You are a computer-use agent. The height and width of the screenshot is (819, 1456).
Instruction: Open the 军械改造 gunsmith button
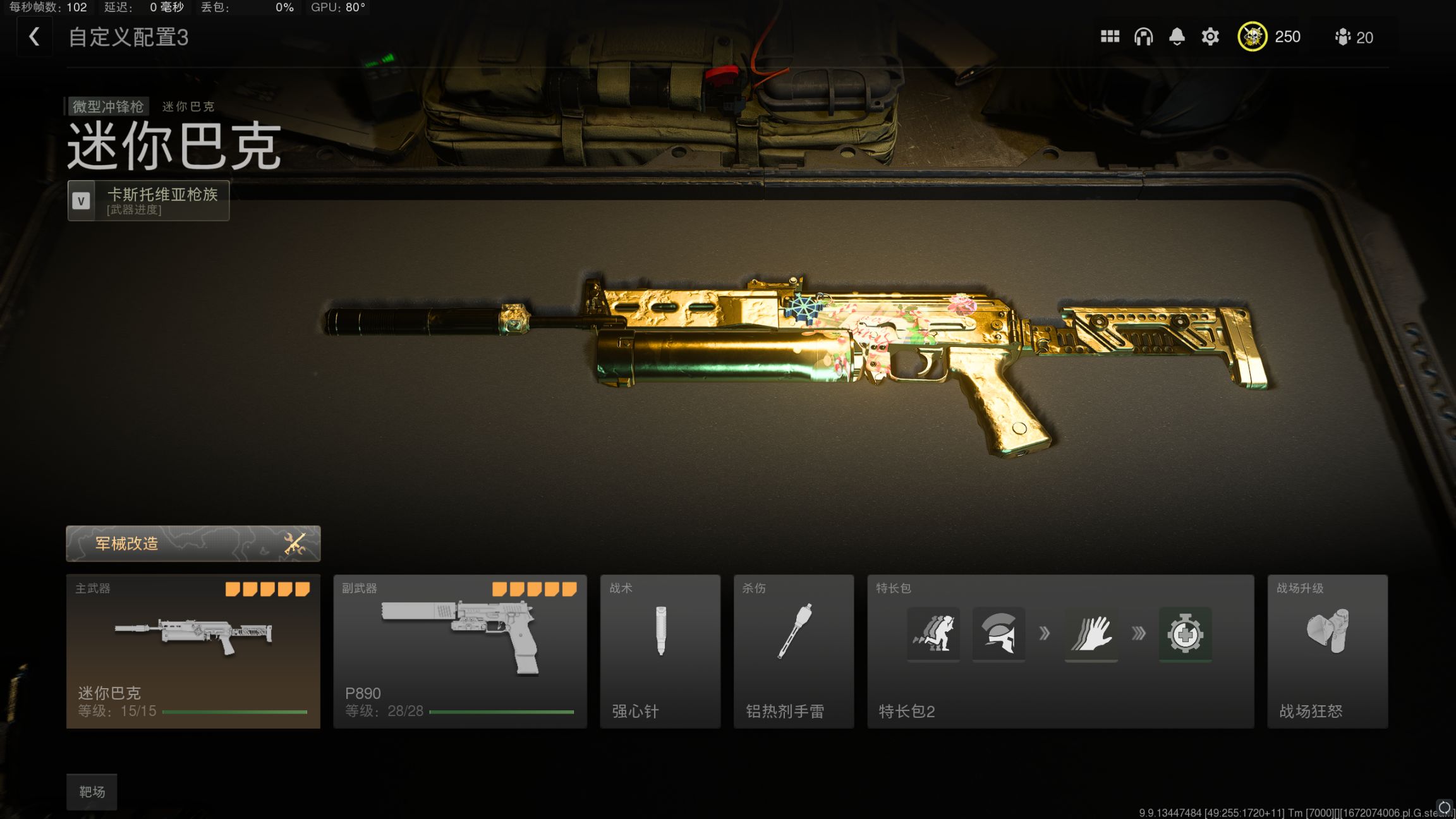tap(193, 543)
